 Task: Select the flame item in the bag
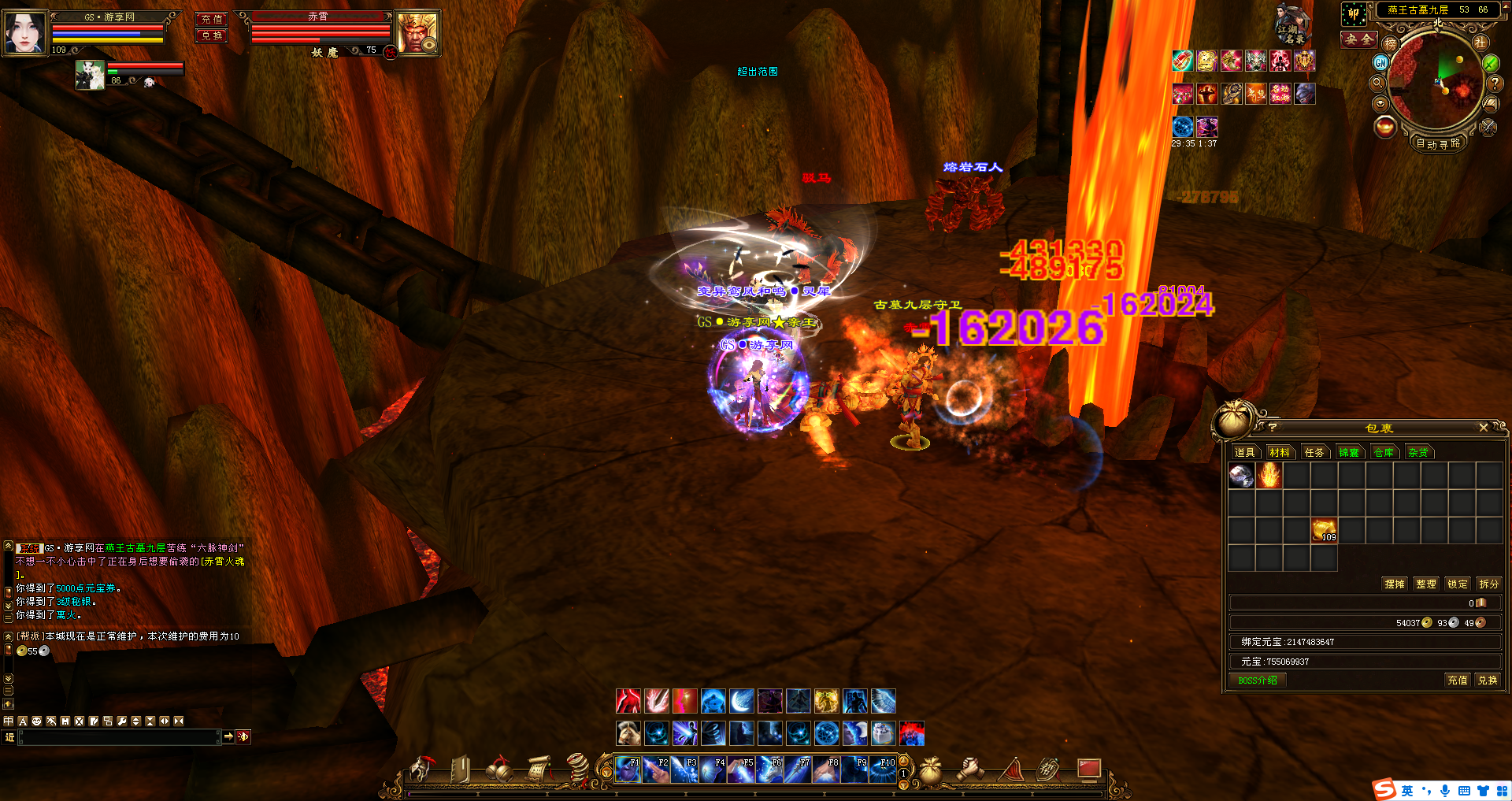pyautogui.click(x=1269, y=475)
